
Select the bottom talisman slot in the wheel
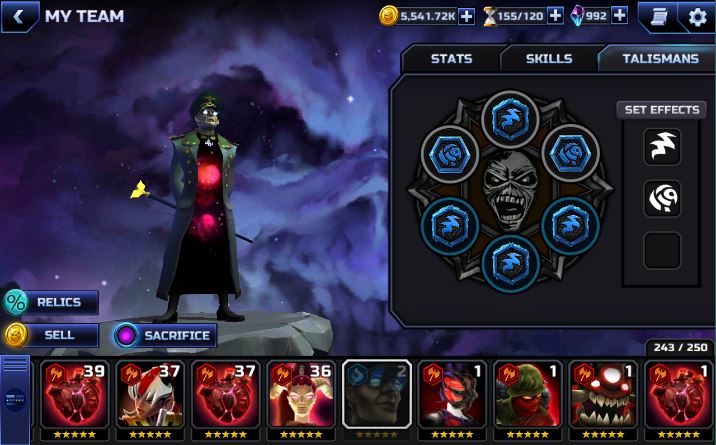point(511,264)
